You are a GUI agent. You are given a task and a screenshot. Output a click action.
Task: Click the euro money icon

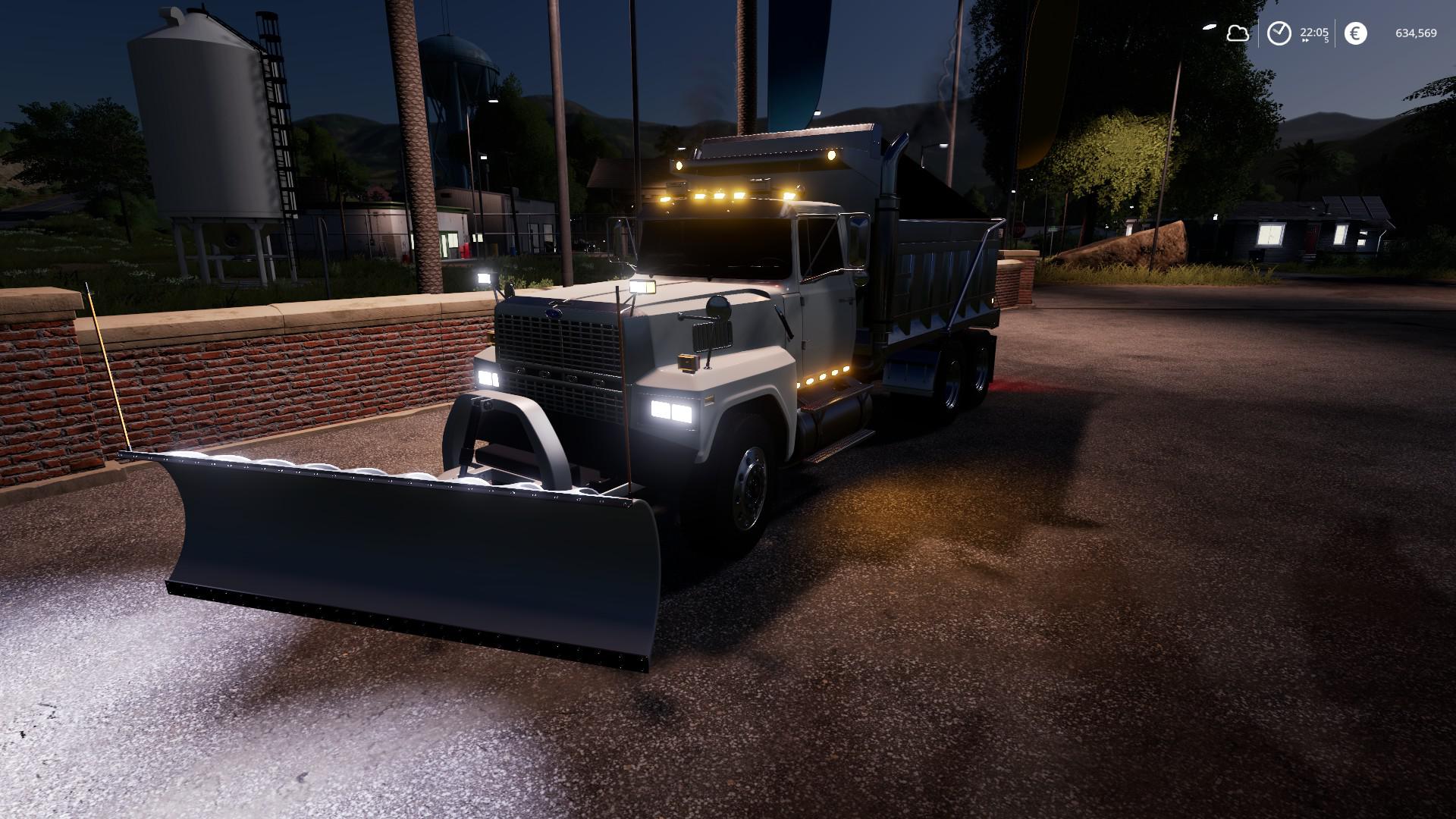click(x=1355, y=33)
